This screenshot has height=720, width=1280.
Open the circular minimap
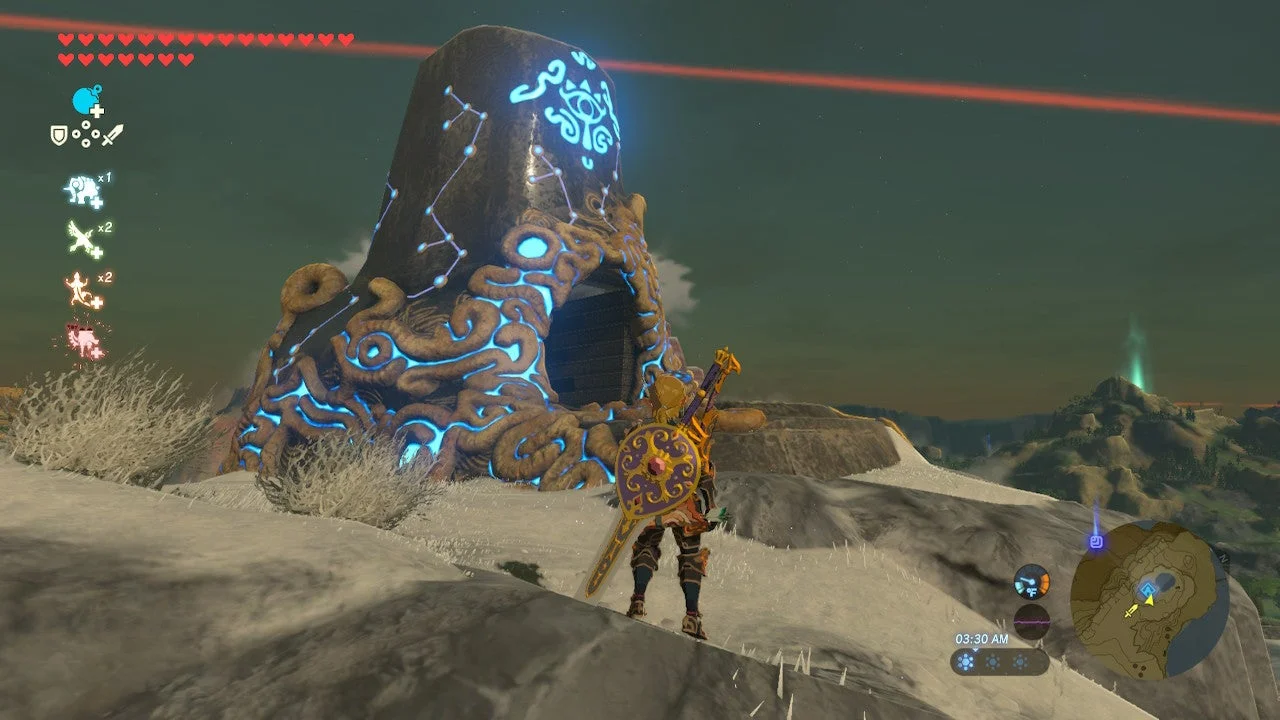point(1149,599)
